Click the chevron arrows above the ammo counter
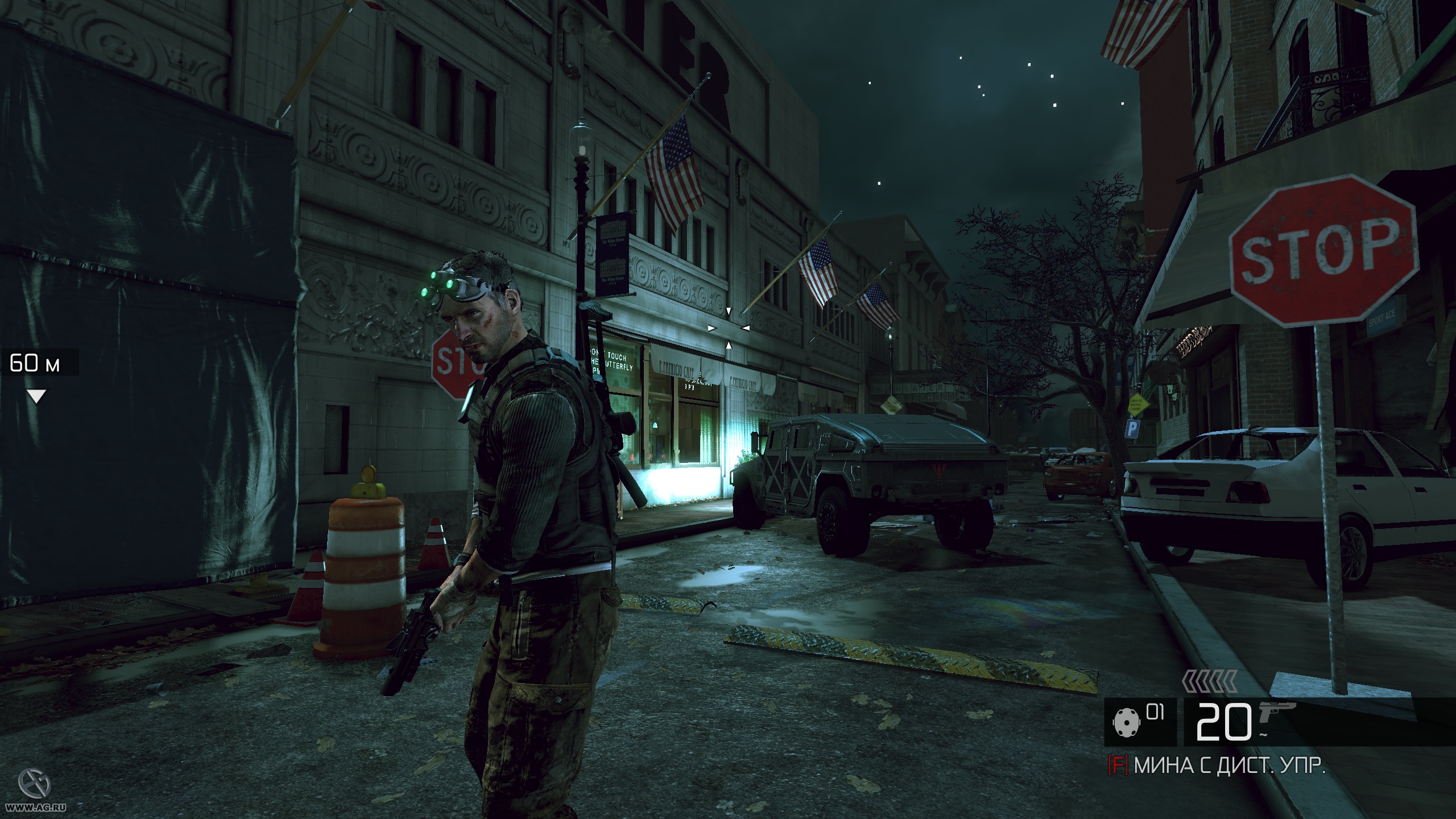 click(1209, 681)
